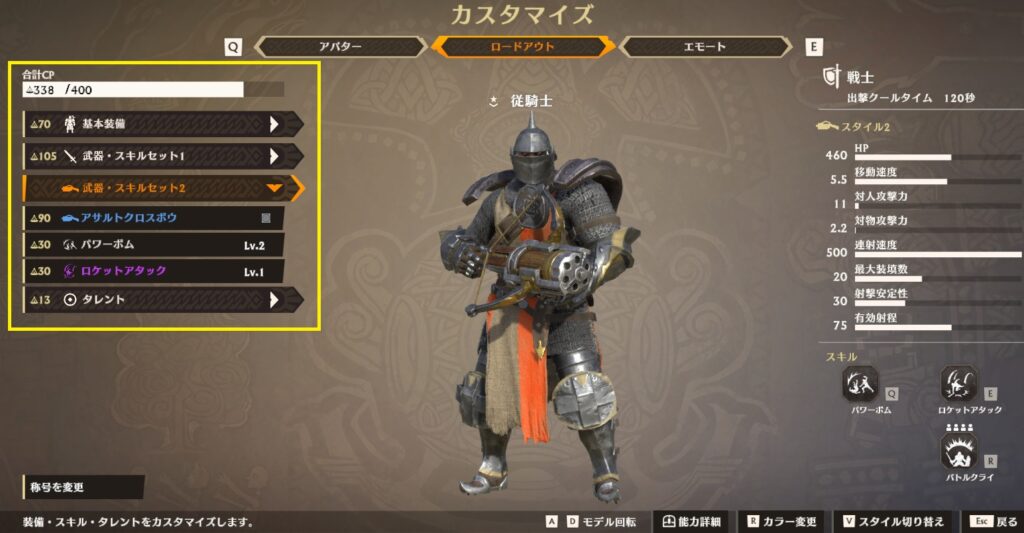Activate スタイル切り替え
Image resolution: width=1024 pixels, height=533 pixels.
click(893, 522)
